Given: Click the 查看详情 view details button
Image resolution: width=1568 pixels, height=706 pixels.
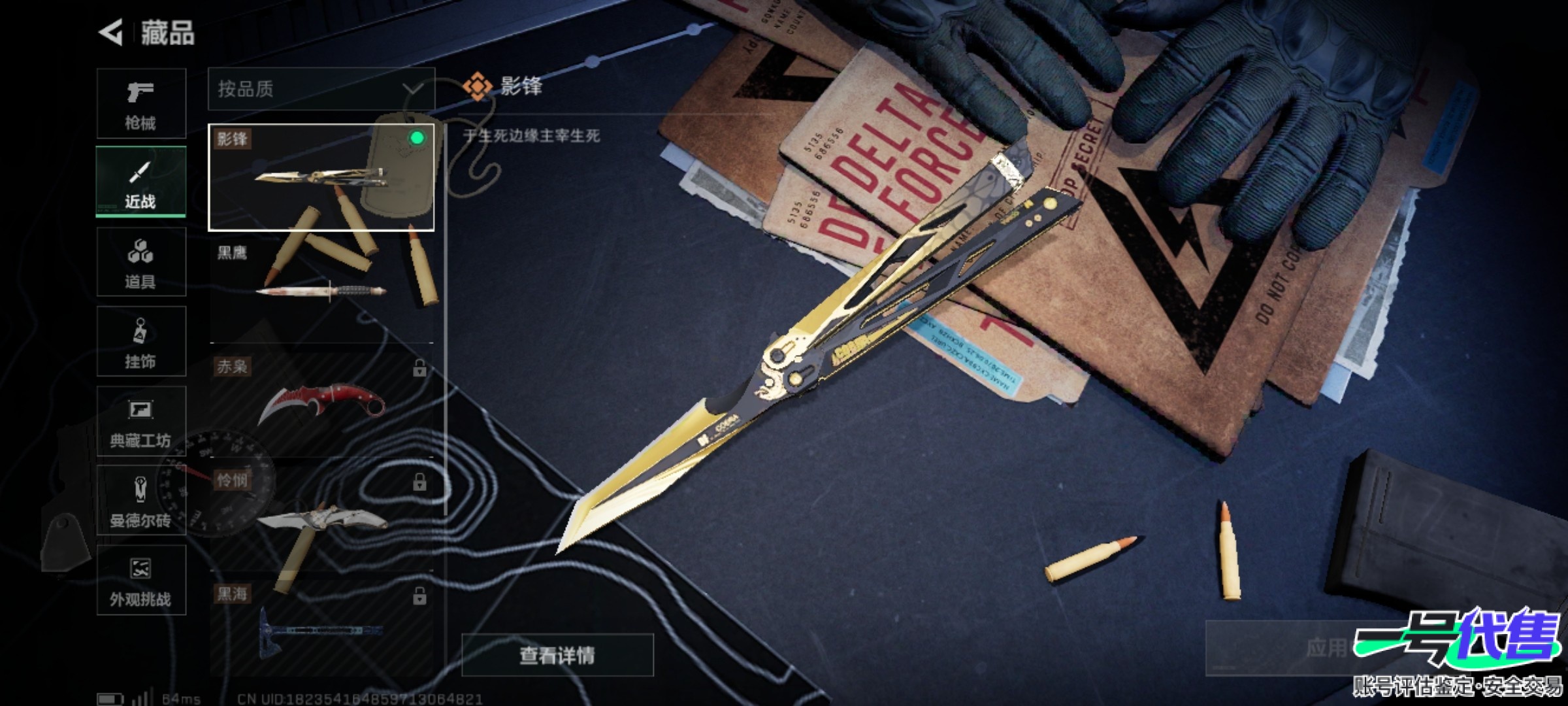Looking at the screenshot, I should tap(557, 655).
